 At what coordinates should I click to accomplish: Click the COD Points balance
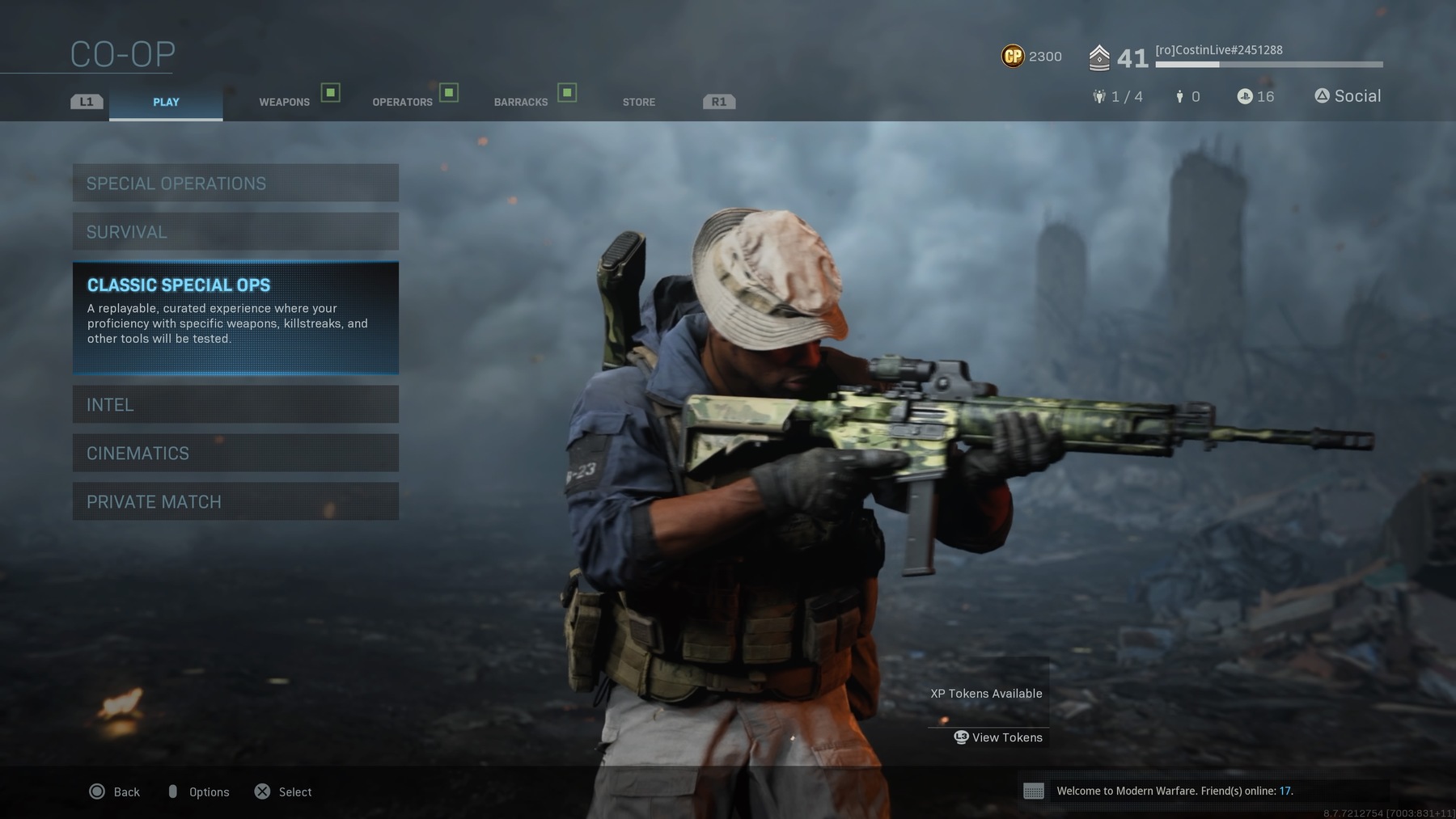coord(1031,57)
